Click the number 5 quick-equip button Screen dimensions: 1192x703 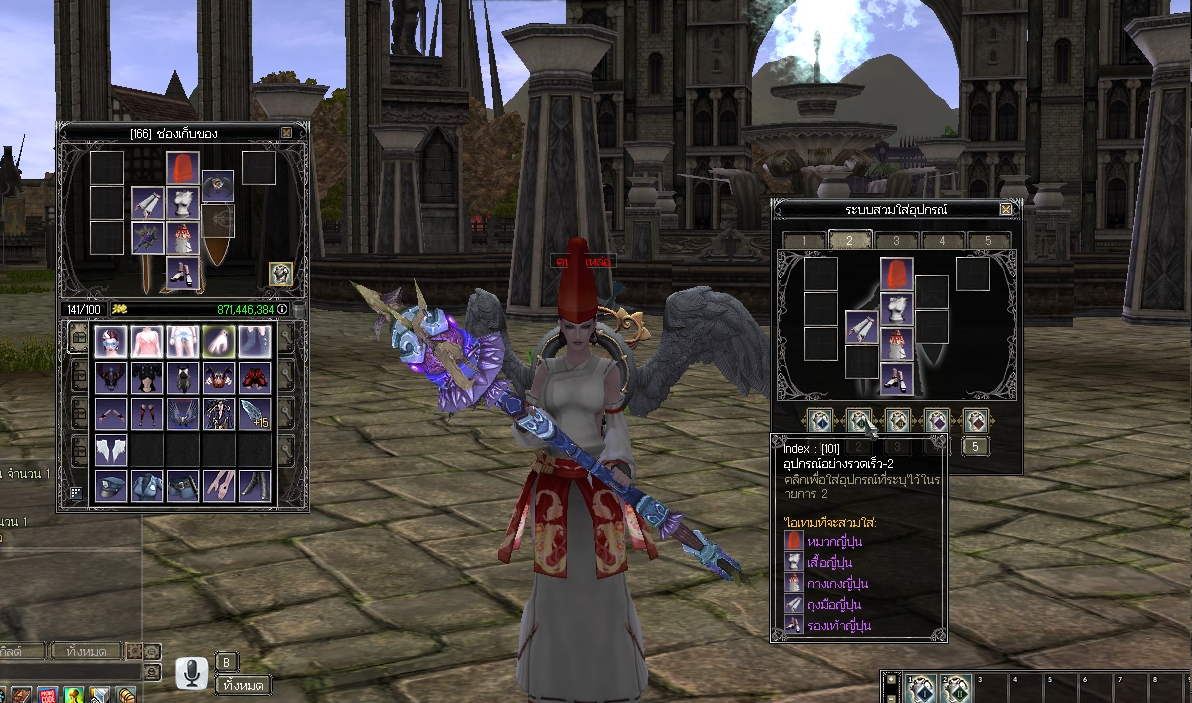coord(975,447)
